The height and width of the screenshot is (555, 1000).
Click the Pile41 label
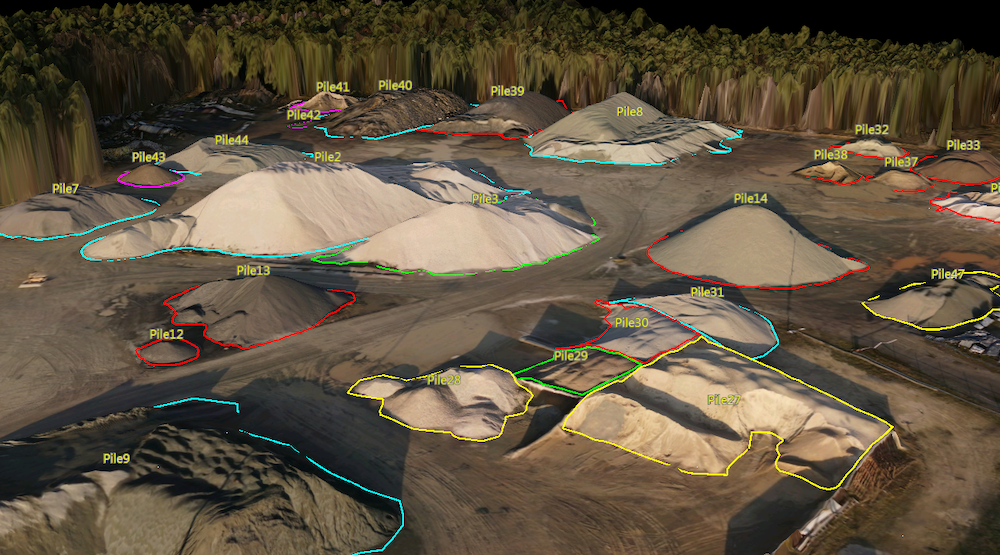coord(332,87)
